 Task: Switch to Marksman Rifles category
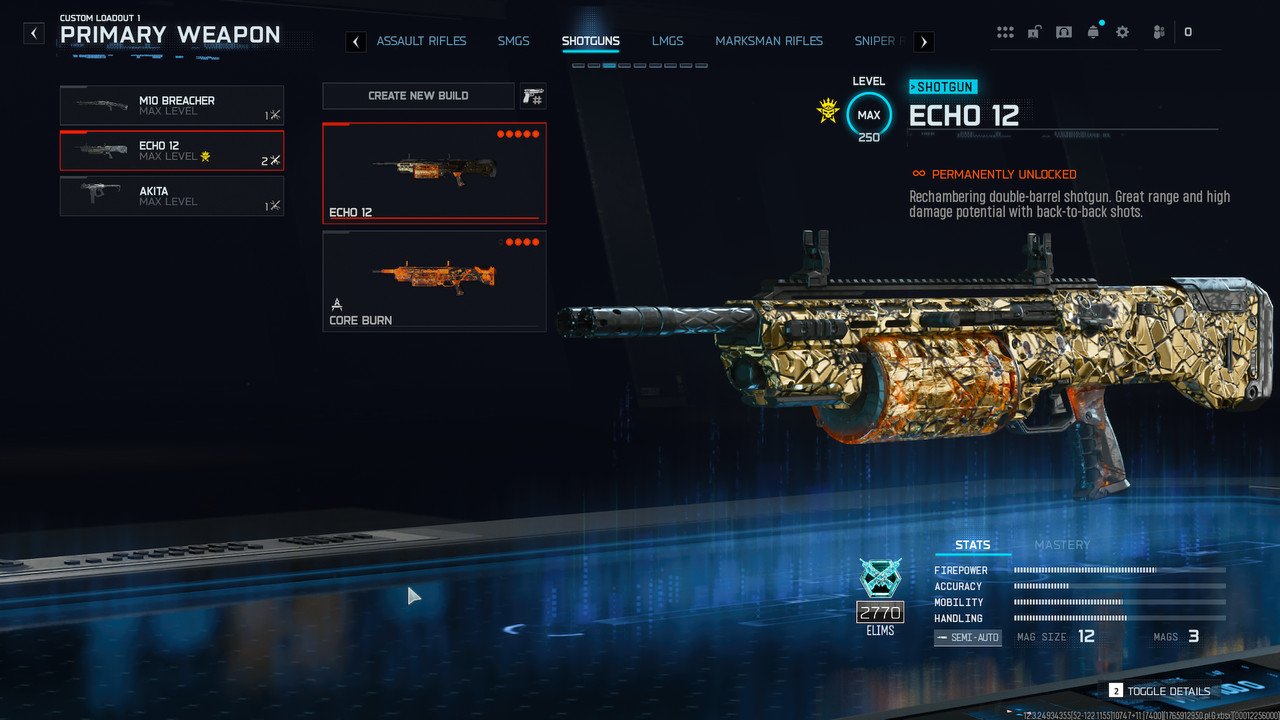click(x=769, y=41)
